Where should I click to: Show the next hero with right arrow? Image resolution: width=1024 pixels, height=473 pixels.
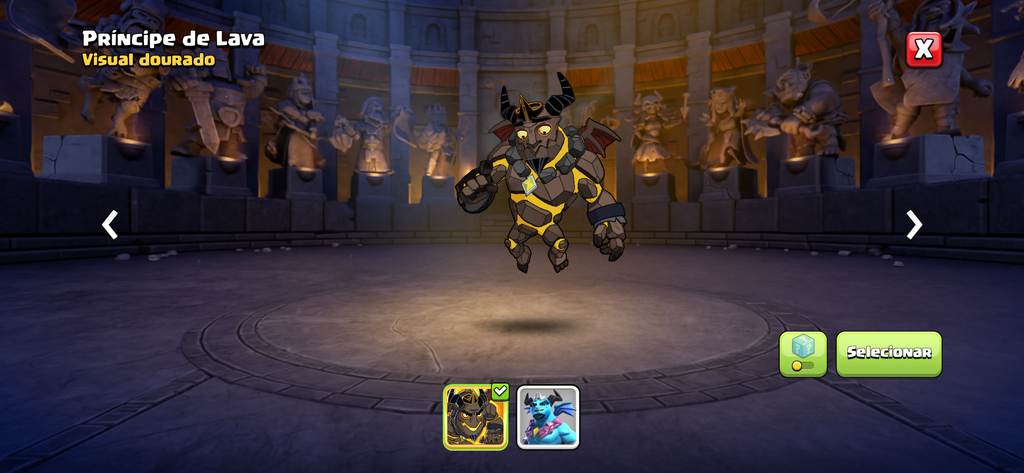click(x=914, y=225)
